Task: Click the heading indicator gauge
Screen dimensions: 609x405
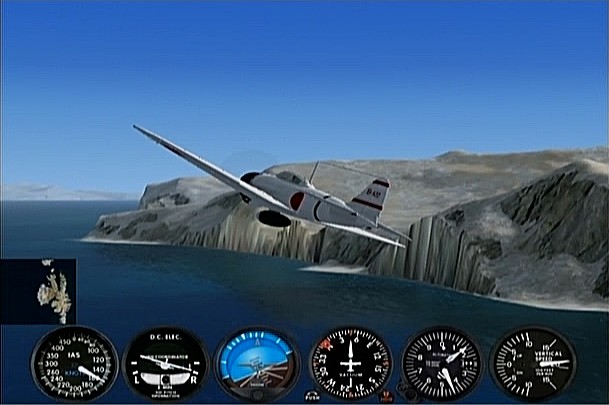Action: (349, 364)
